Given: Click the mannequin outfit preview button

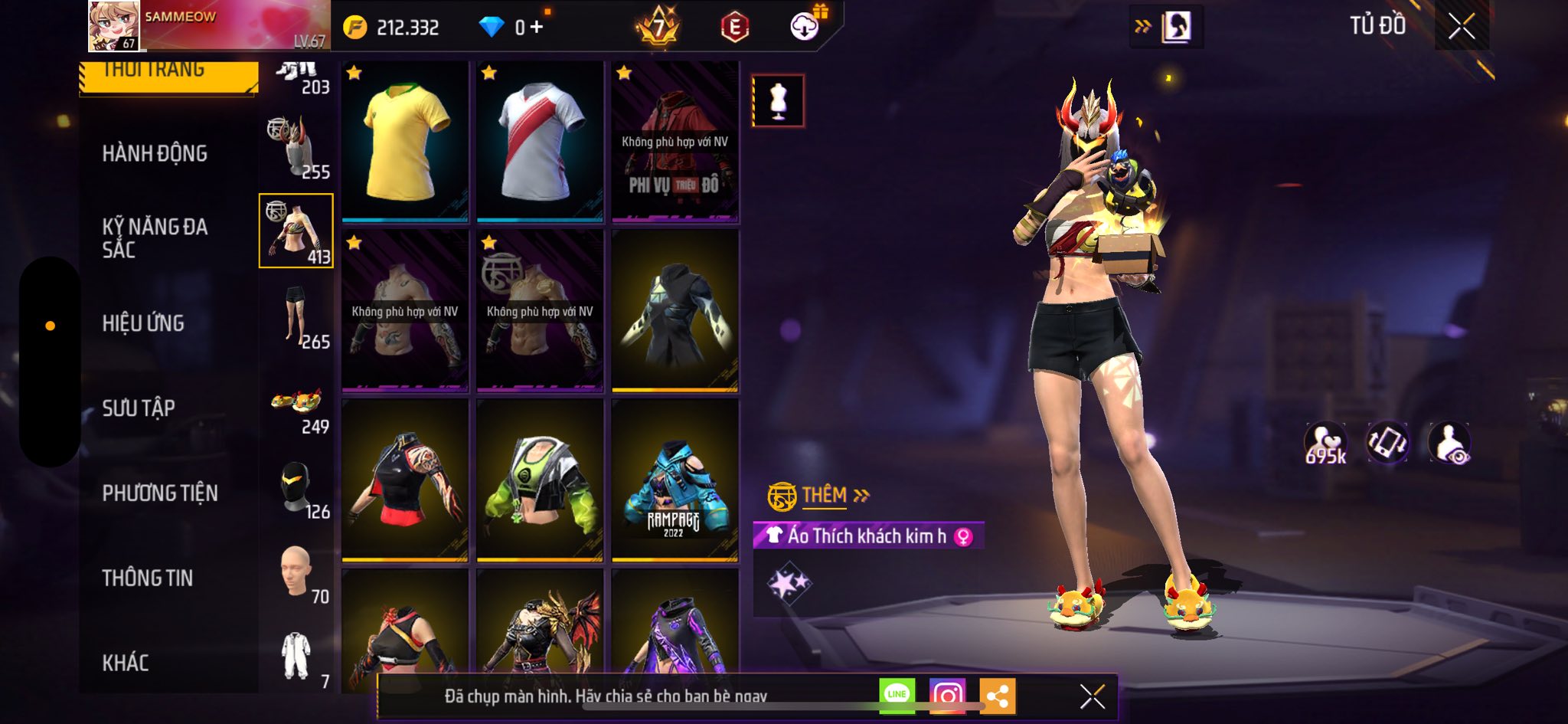Looking at the screenshot, I should tap(778, 100).
